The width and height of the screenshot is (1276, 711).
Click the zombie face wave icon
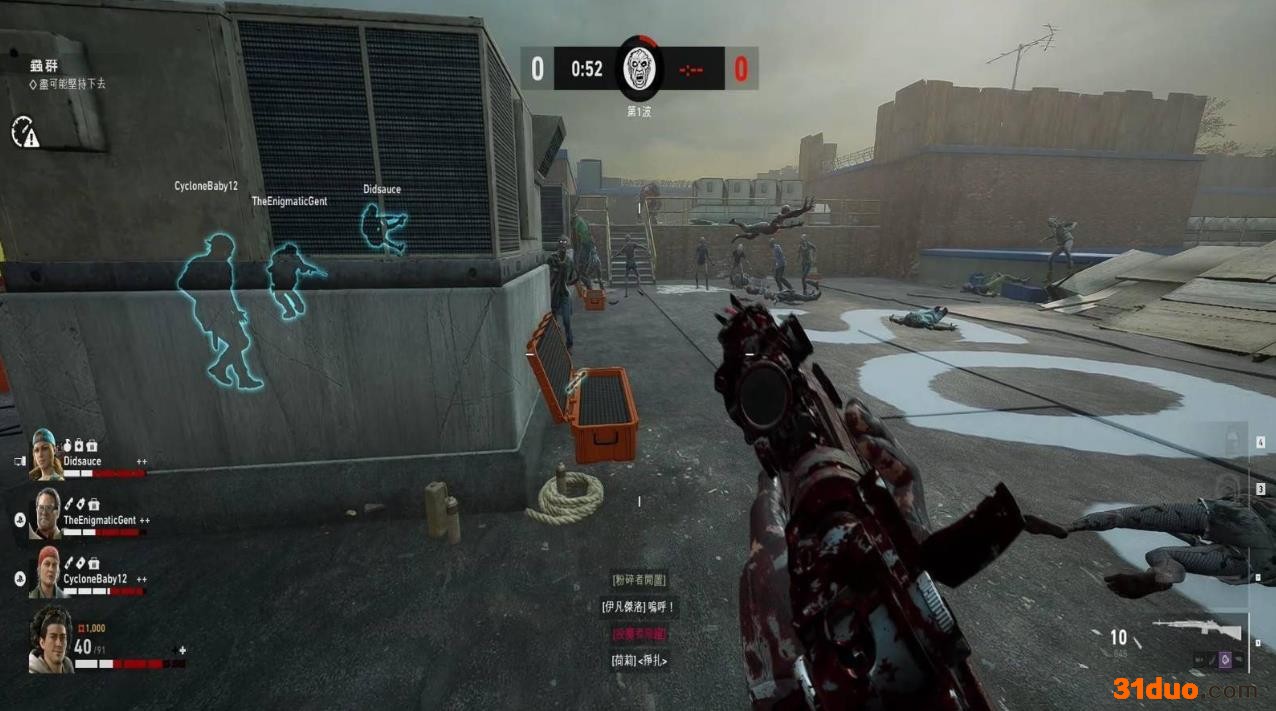[x=639, y=67]
